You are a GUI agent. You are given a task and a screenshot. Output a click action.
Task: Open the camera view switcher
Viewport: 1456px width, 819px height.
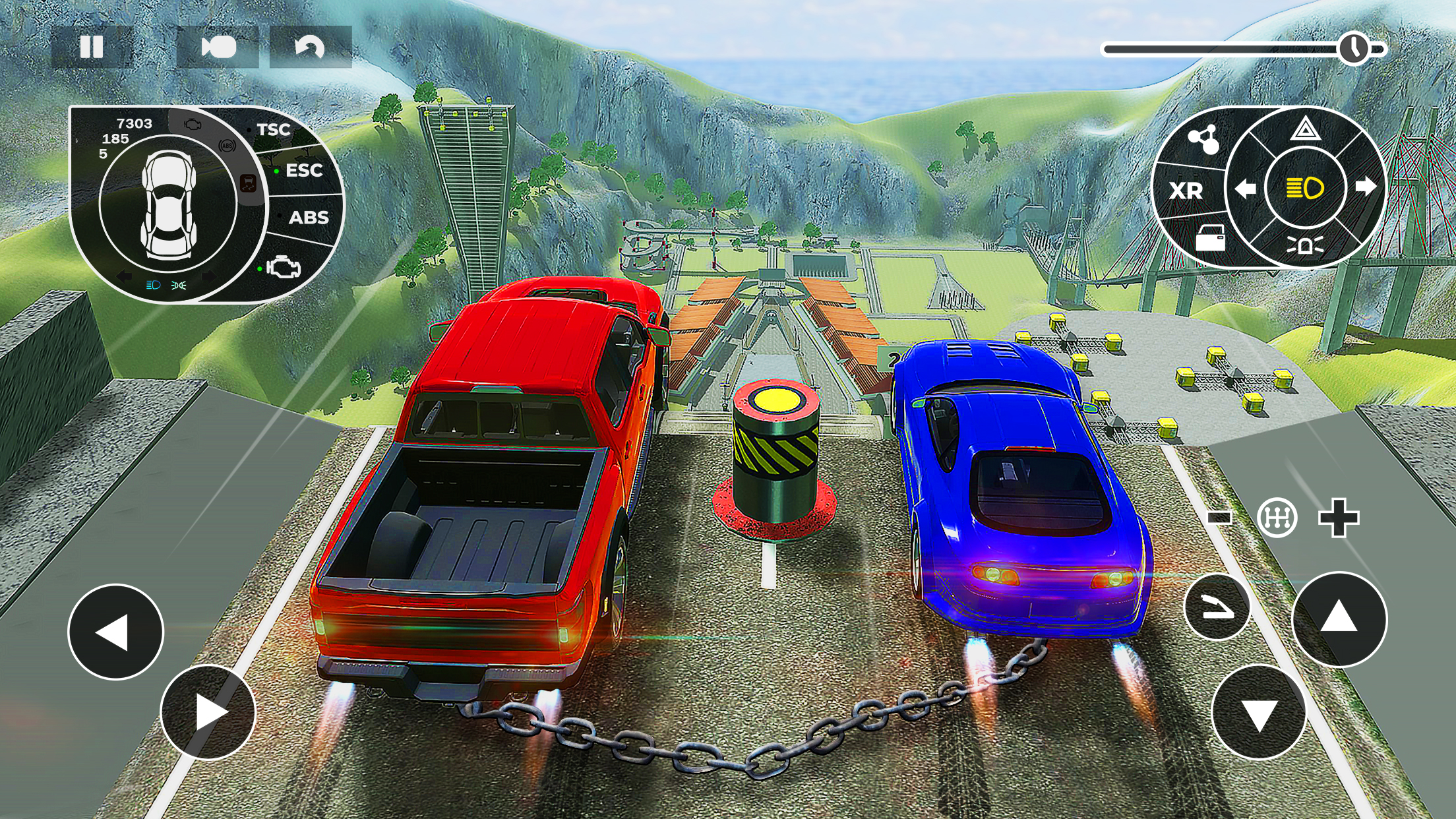tap(218, 47)
